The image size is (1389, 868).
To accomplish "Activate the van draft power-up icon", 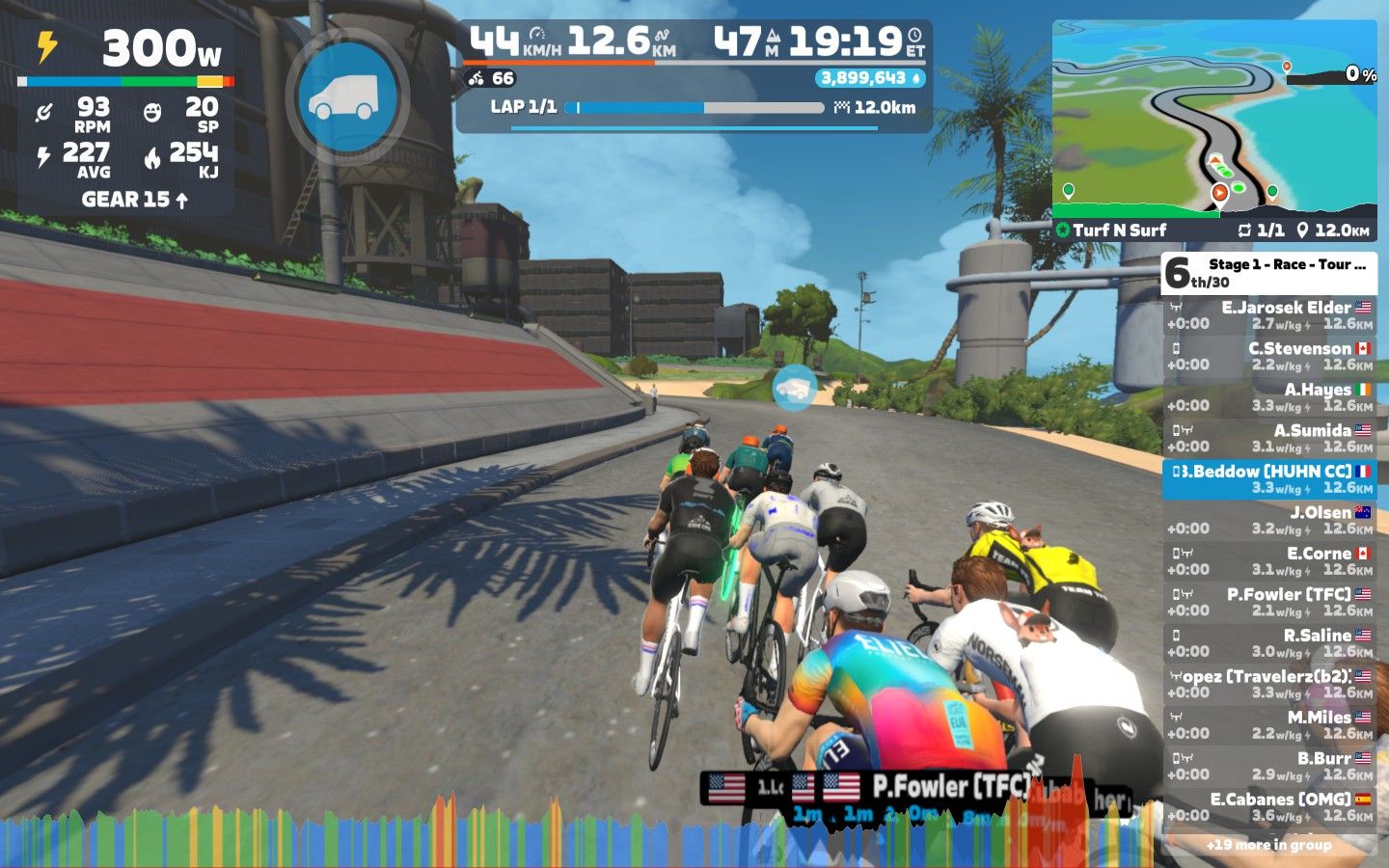I will click(347, 96).
